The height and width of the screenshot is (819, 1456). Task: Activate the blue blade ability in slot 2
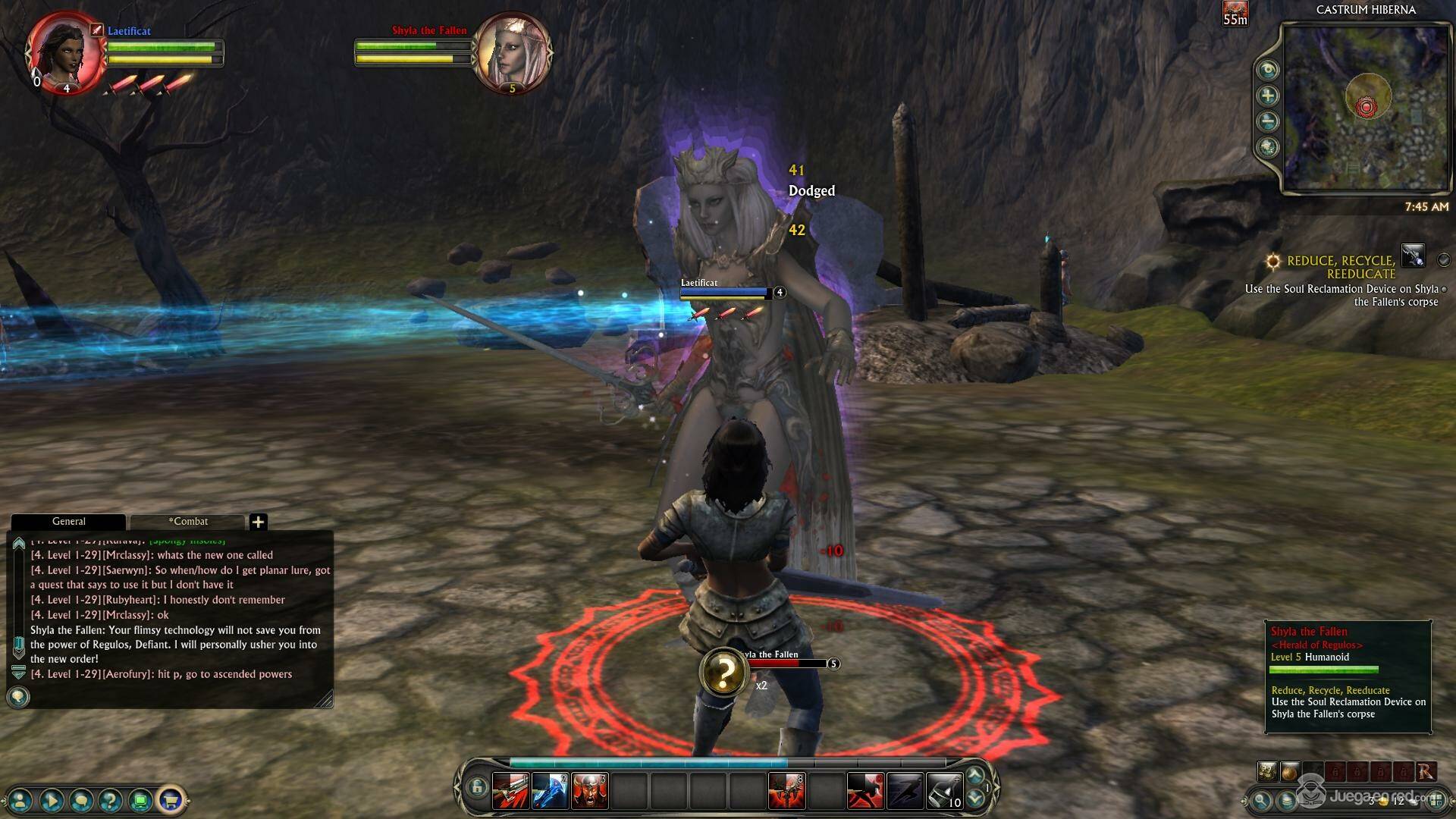(x=550, y=791)
